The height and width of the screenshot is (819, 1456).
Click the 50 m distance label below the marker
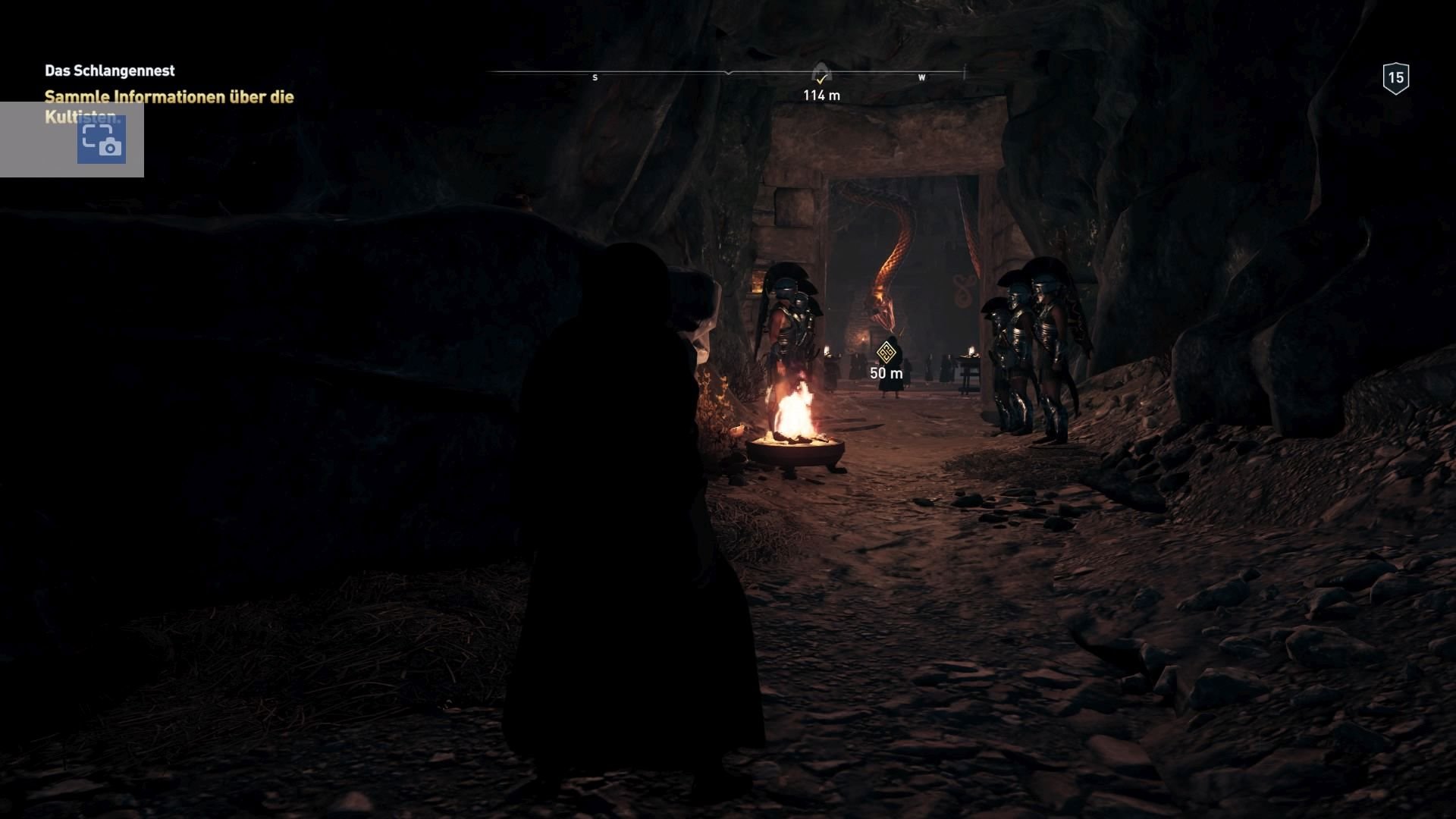(885, 374)
